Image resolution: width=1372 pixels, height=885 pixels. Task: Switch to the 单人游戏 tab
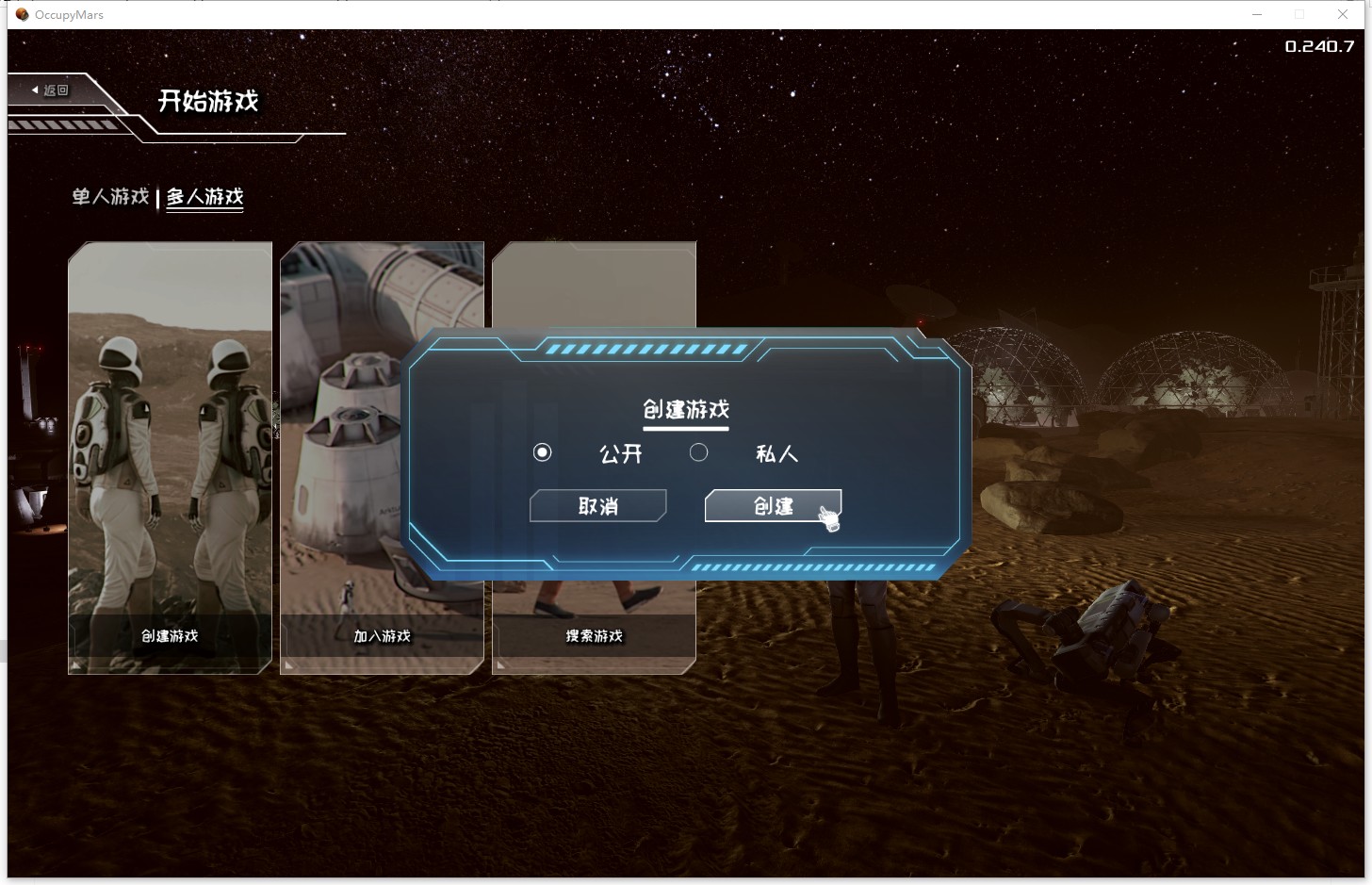(x=110, y=197)
